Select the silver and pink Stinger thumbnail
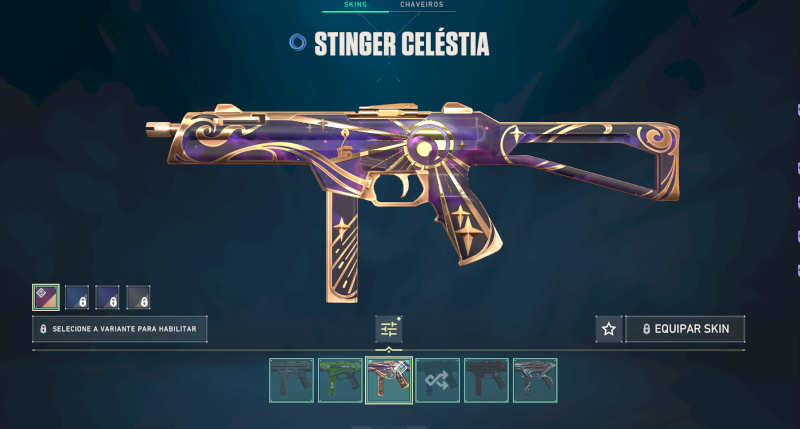 (535, 380)
